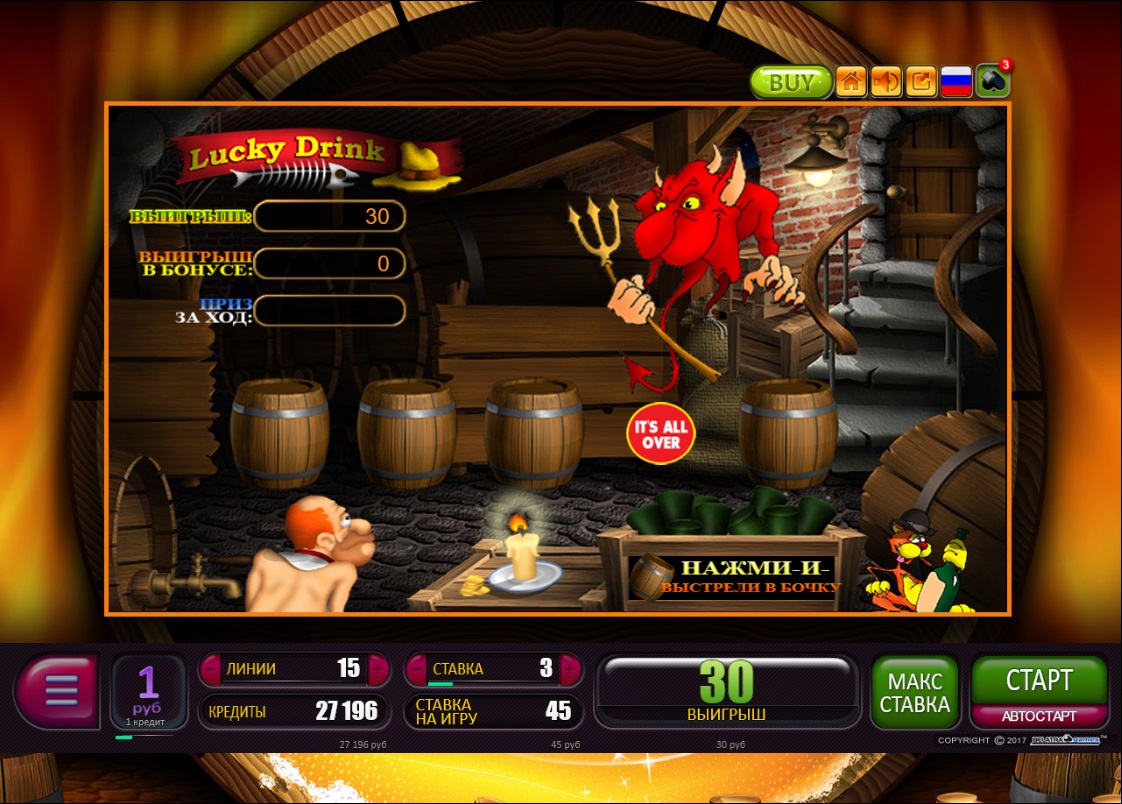Change the 1 руб coin denomination
Screen dimensions: 1122x804
coord(148,690)
